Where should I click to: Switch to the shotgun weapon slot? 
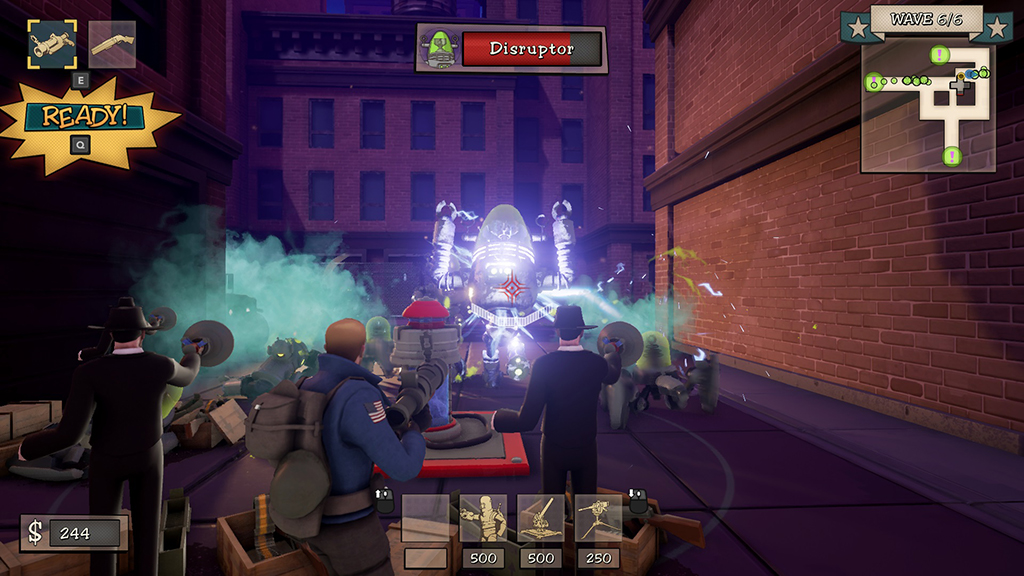point(111,45)
